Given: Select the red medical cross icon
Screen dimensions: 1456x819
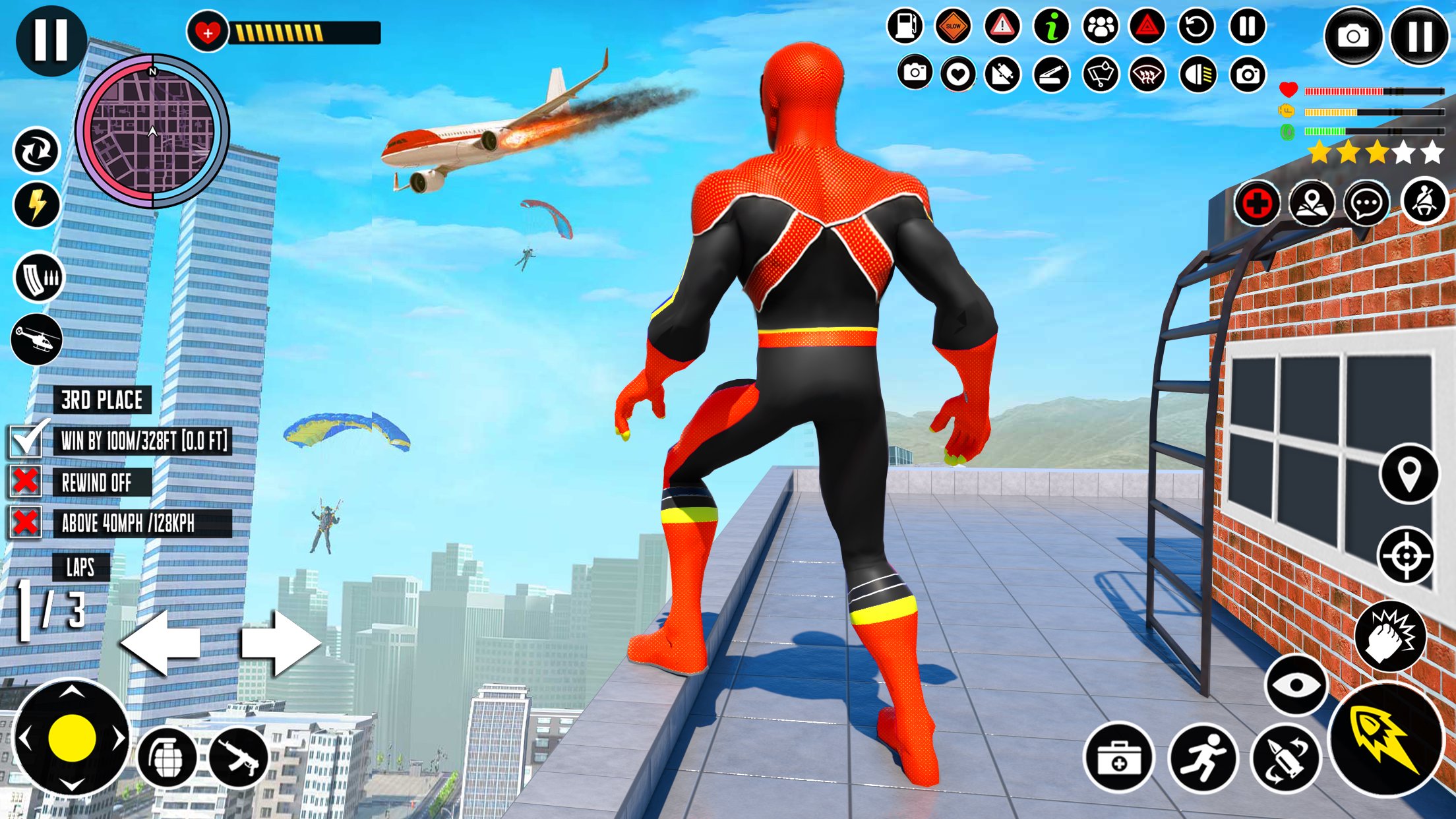Looking at the screenshot, I should 1257,203.
